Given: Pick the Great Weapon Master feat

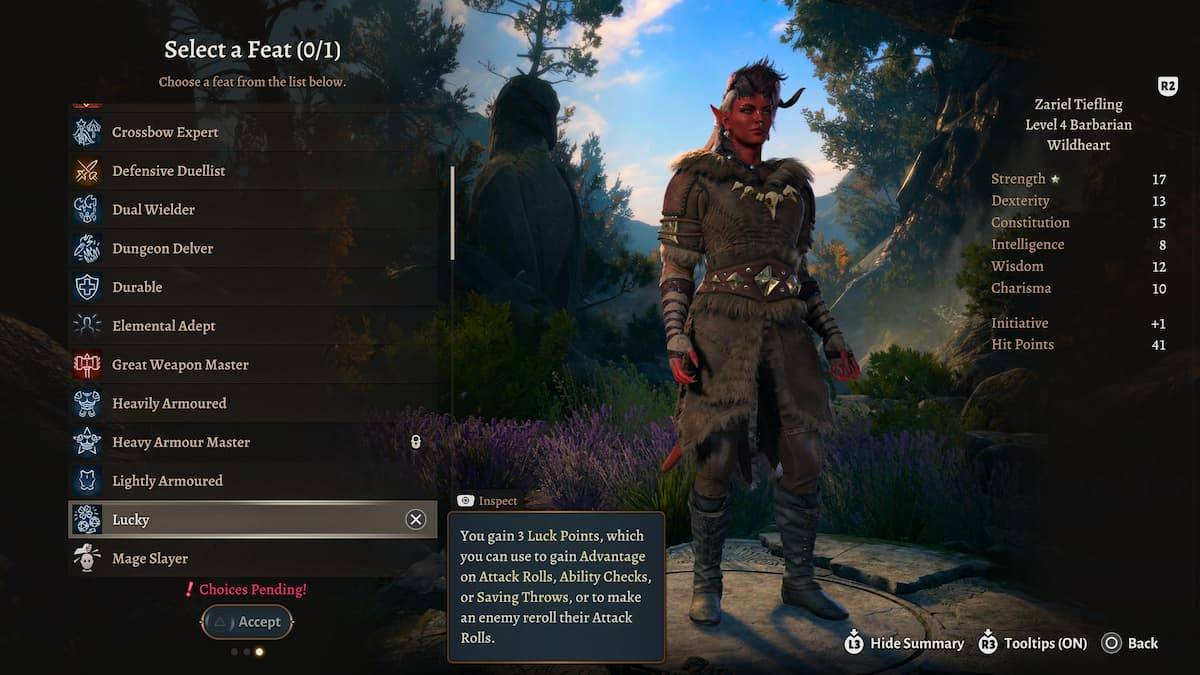Looking at the screenshot, I should click(x=180, y=365).
